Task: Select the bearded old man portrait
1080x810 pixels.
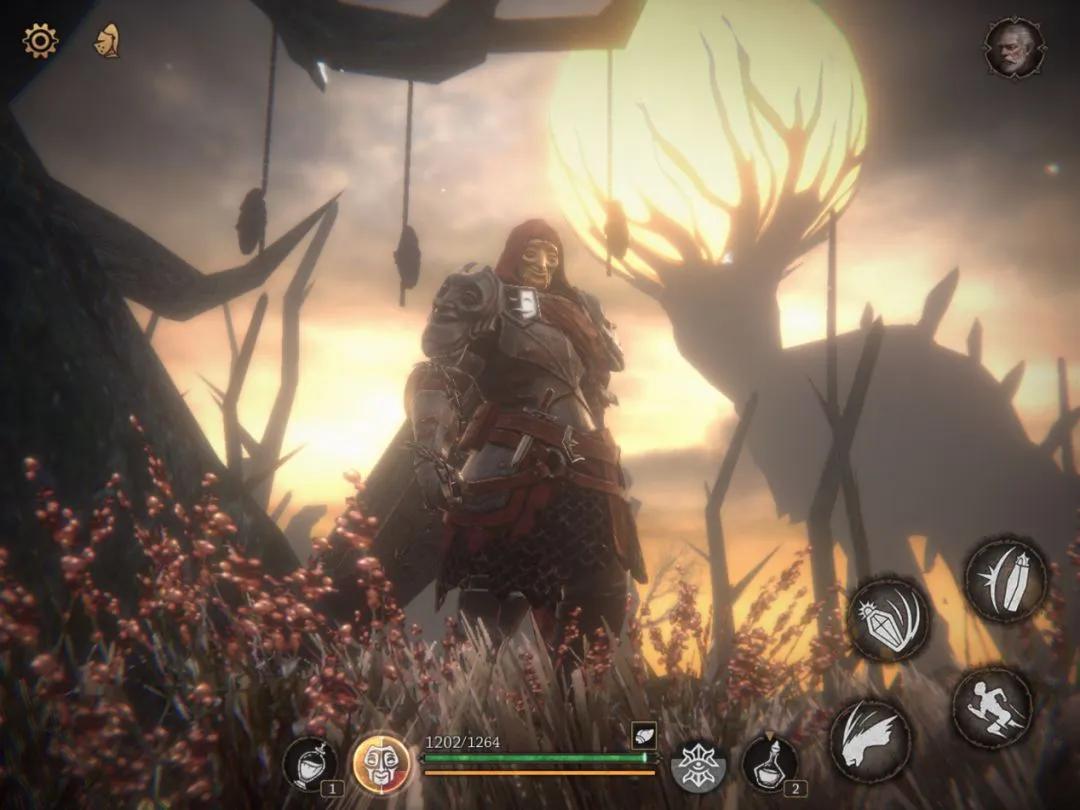Action: pos(1014,47)
